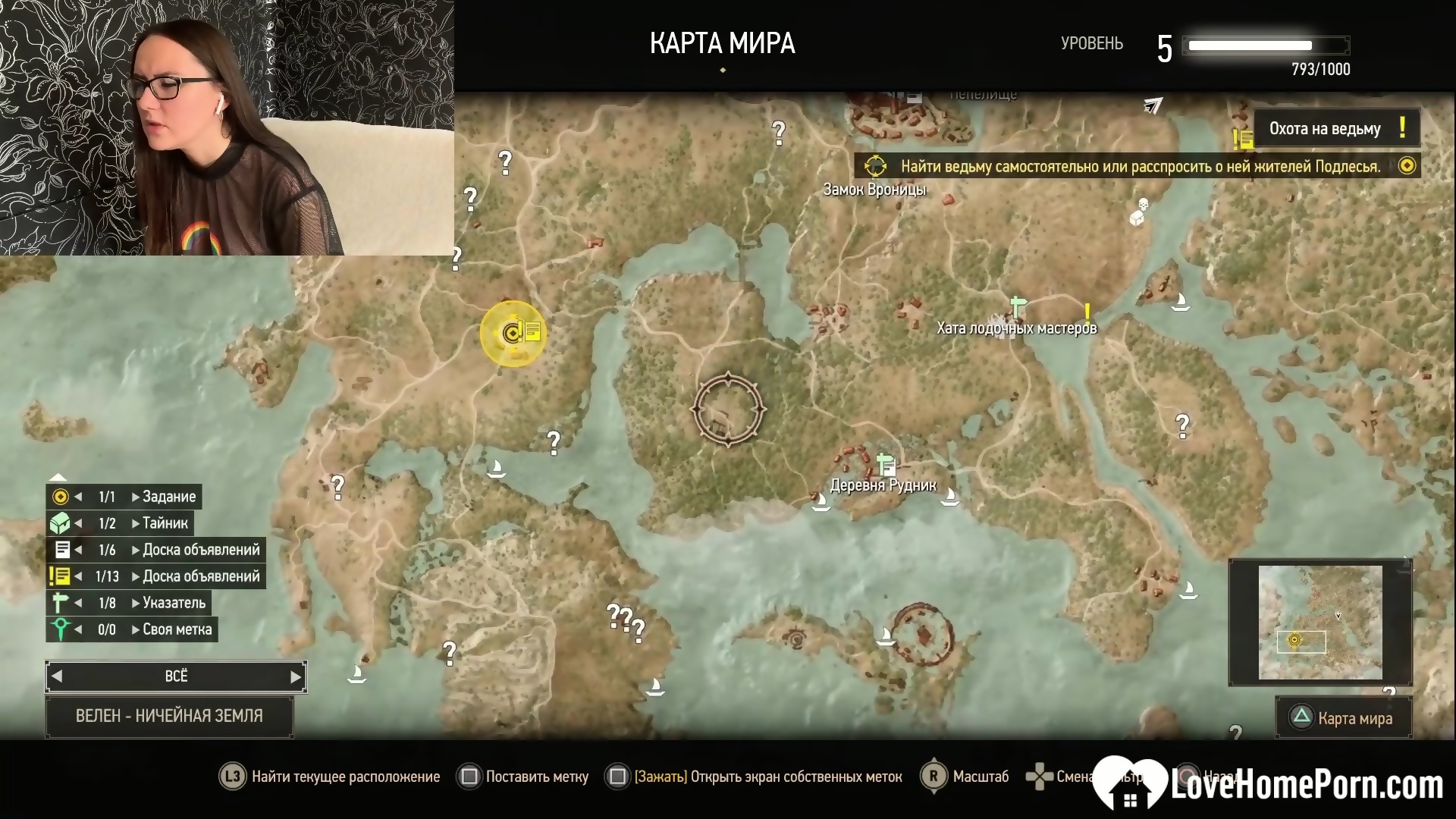1456x819 pixels.
Task: Click the Найти ведьму objective line
Action: [x=1140, y=166]
